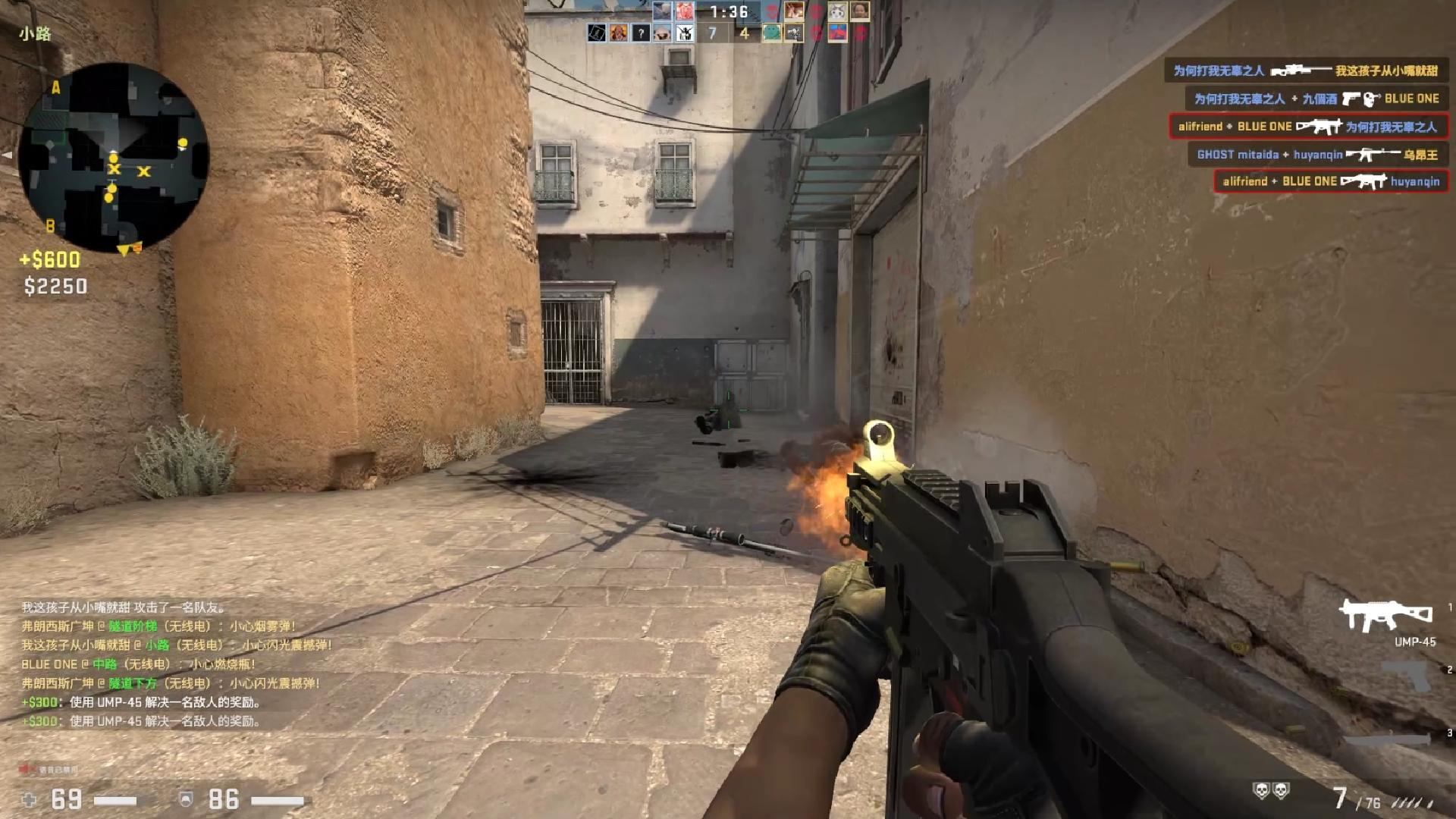Click the orange-haired character avatar
The width and height of the screenshot is (1456, 819).
click(x=619, y=33)
